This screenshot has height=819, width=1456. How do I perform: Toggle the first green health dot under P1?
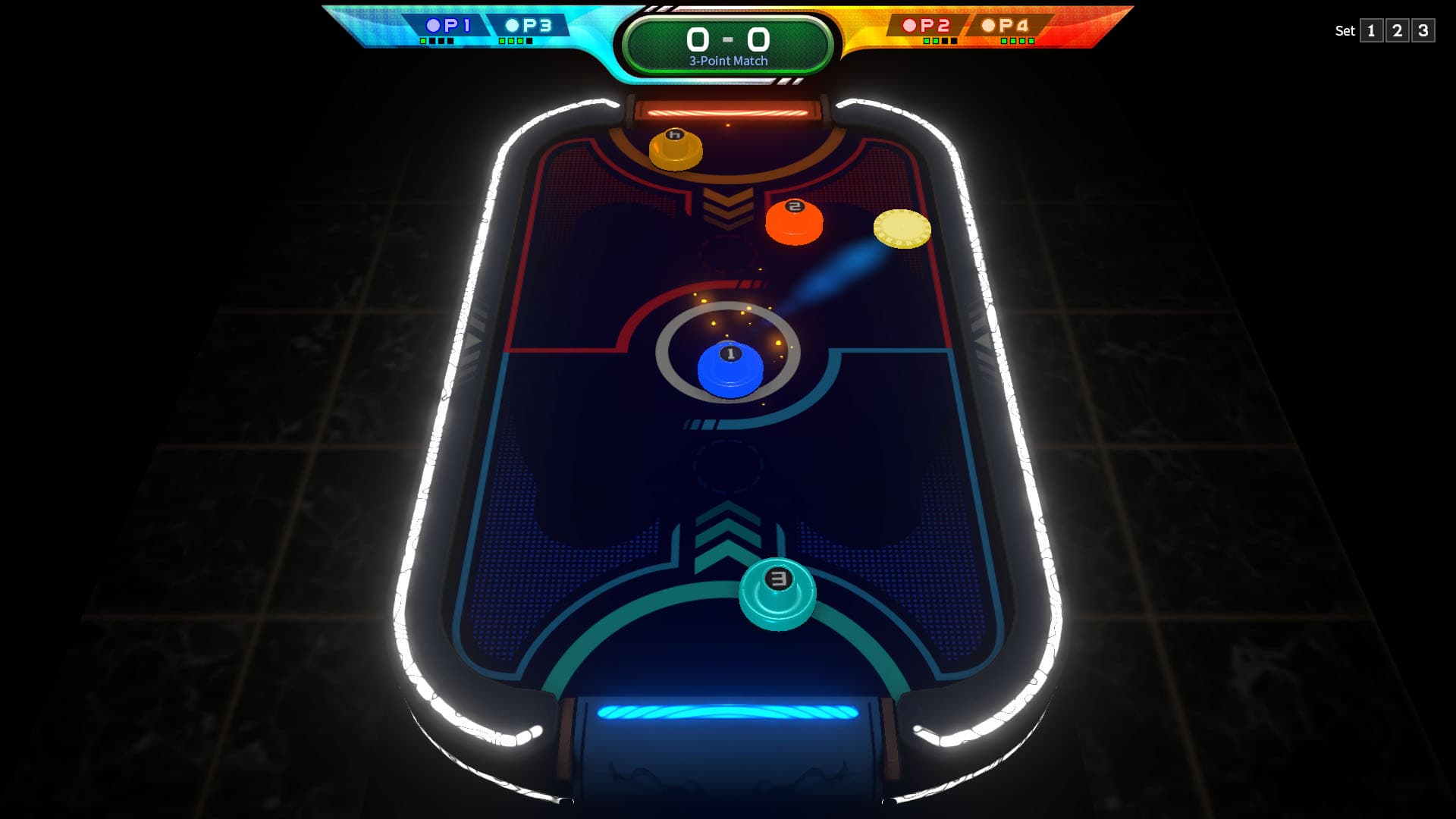pos(422,40)
